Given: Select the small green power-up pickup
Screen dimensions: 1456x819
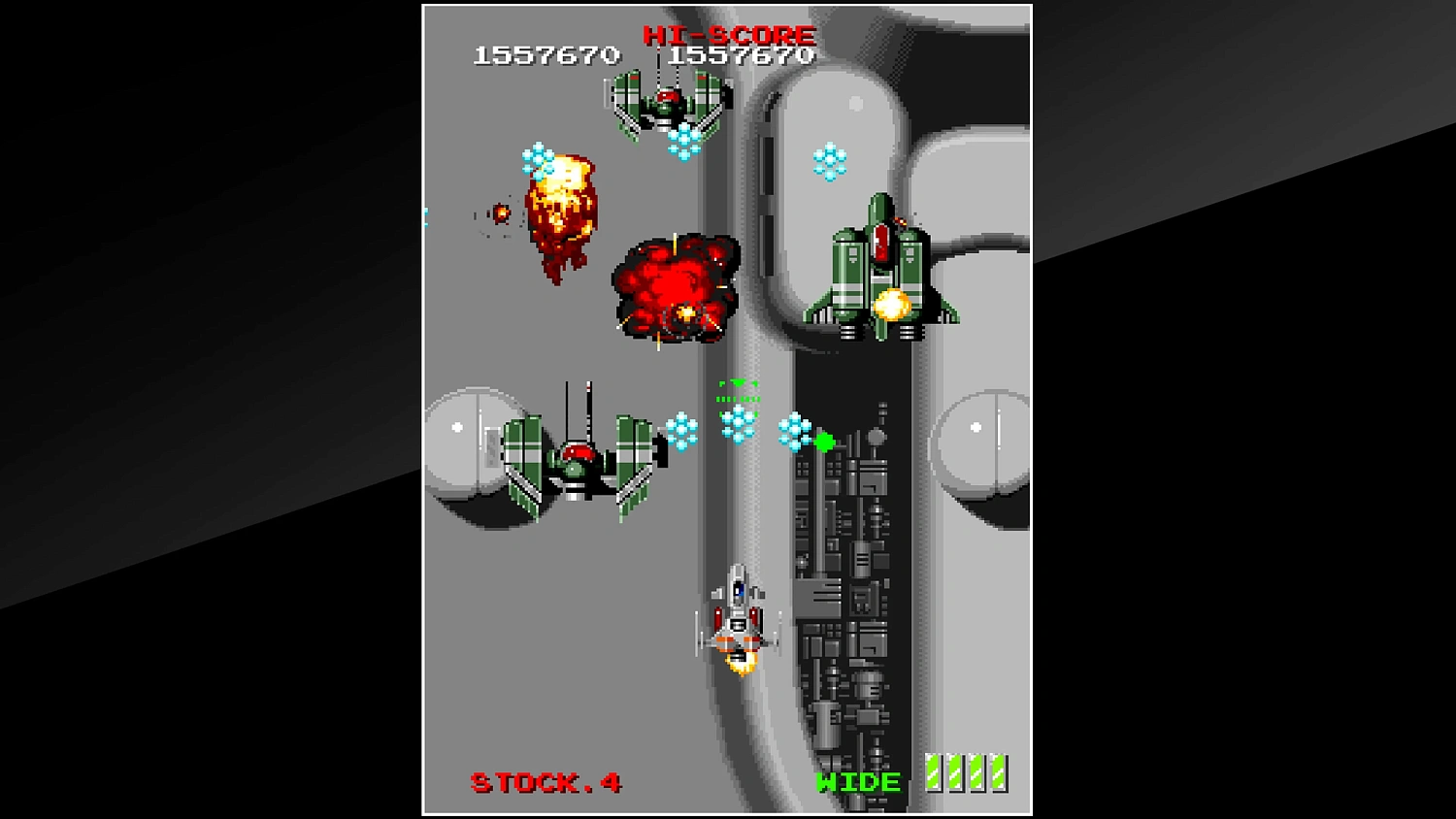Looking at the screenshot, I should click(824, 444).
